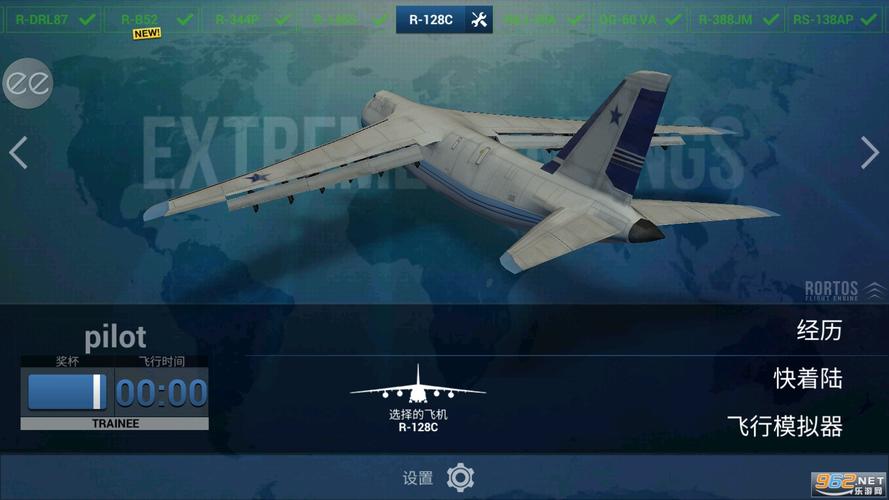This screenshot has width=889, height=500.
Task: Select the R-DRL87 aircraft tab
Action: pos(55,19)
